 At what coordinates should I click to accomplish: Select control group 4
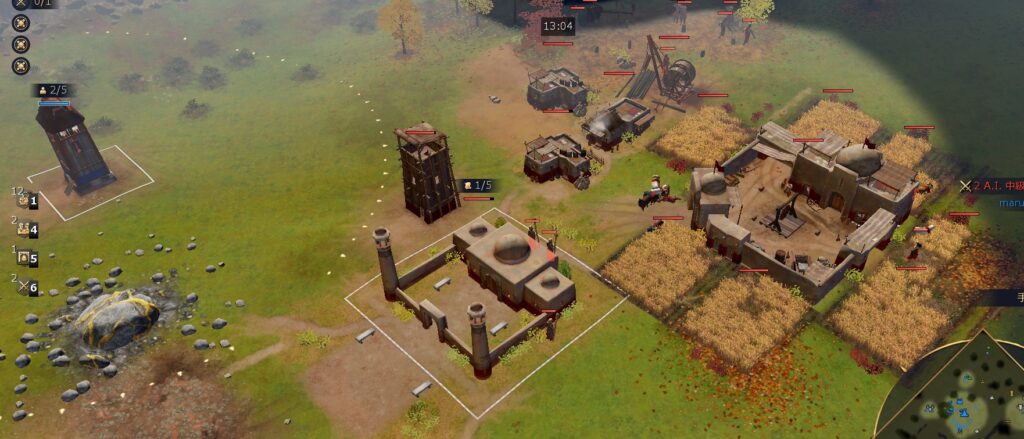pyautogui.click(x=26, y=230)
